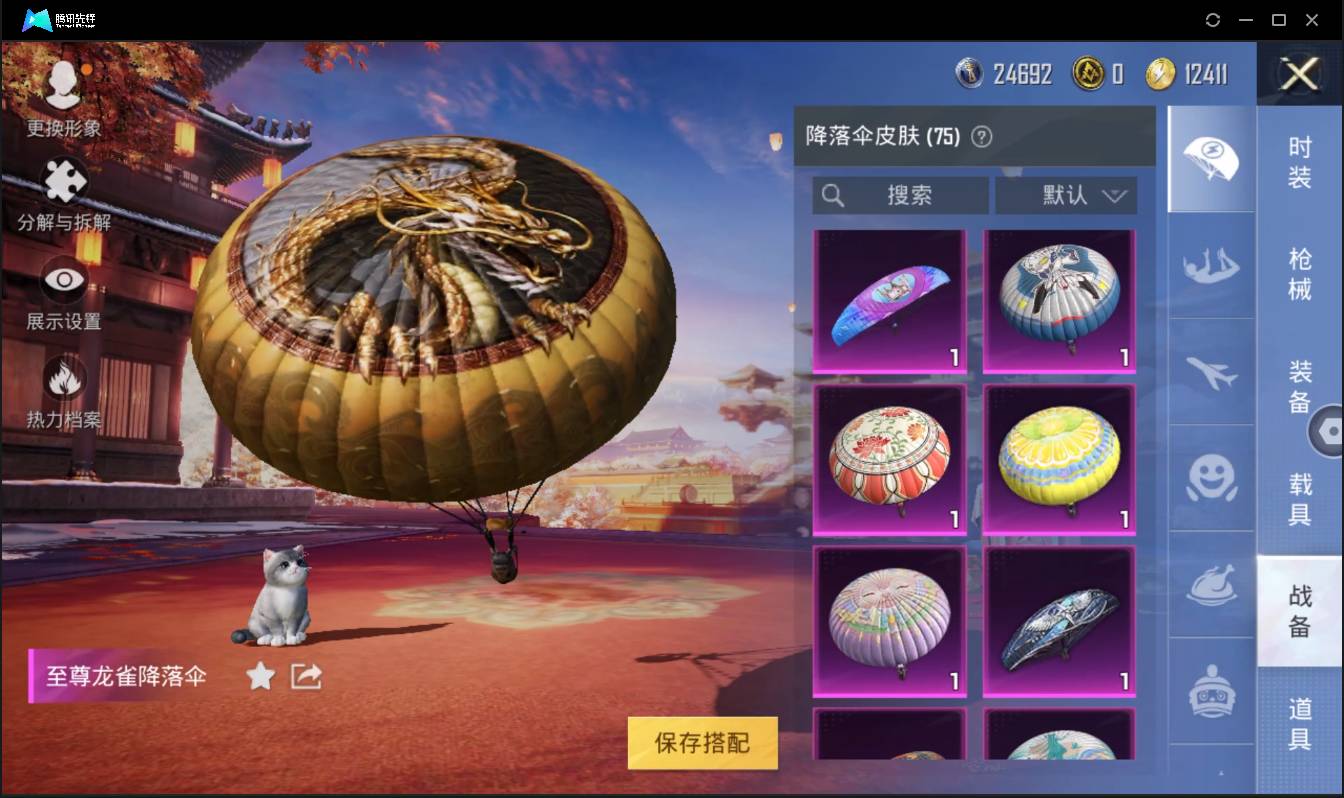Image resolution: width=1344 pixels, height=798 pixels.
Task: Open the robot headgear category icon
Action: tap(1210, 690)
